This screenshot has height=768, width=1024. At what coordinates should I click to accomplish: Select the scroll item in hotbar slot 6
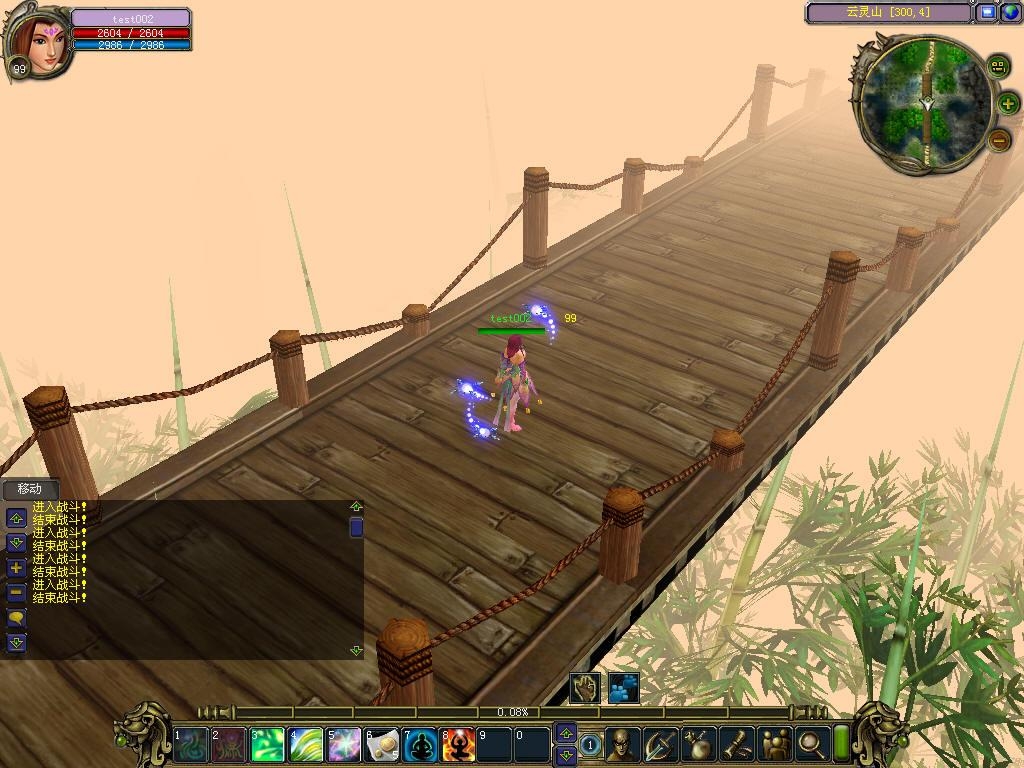381,745
